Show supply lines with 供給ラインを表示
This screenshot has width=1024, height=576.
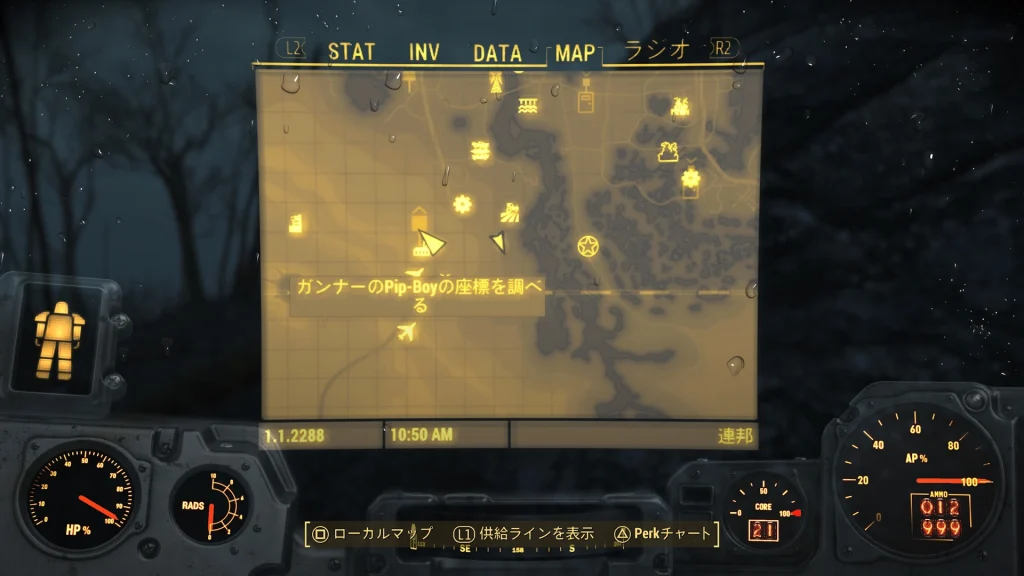524,534
